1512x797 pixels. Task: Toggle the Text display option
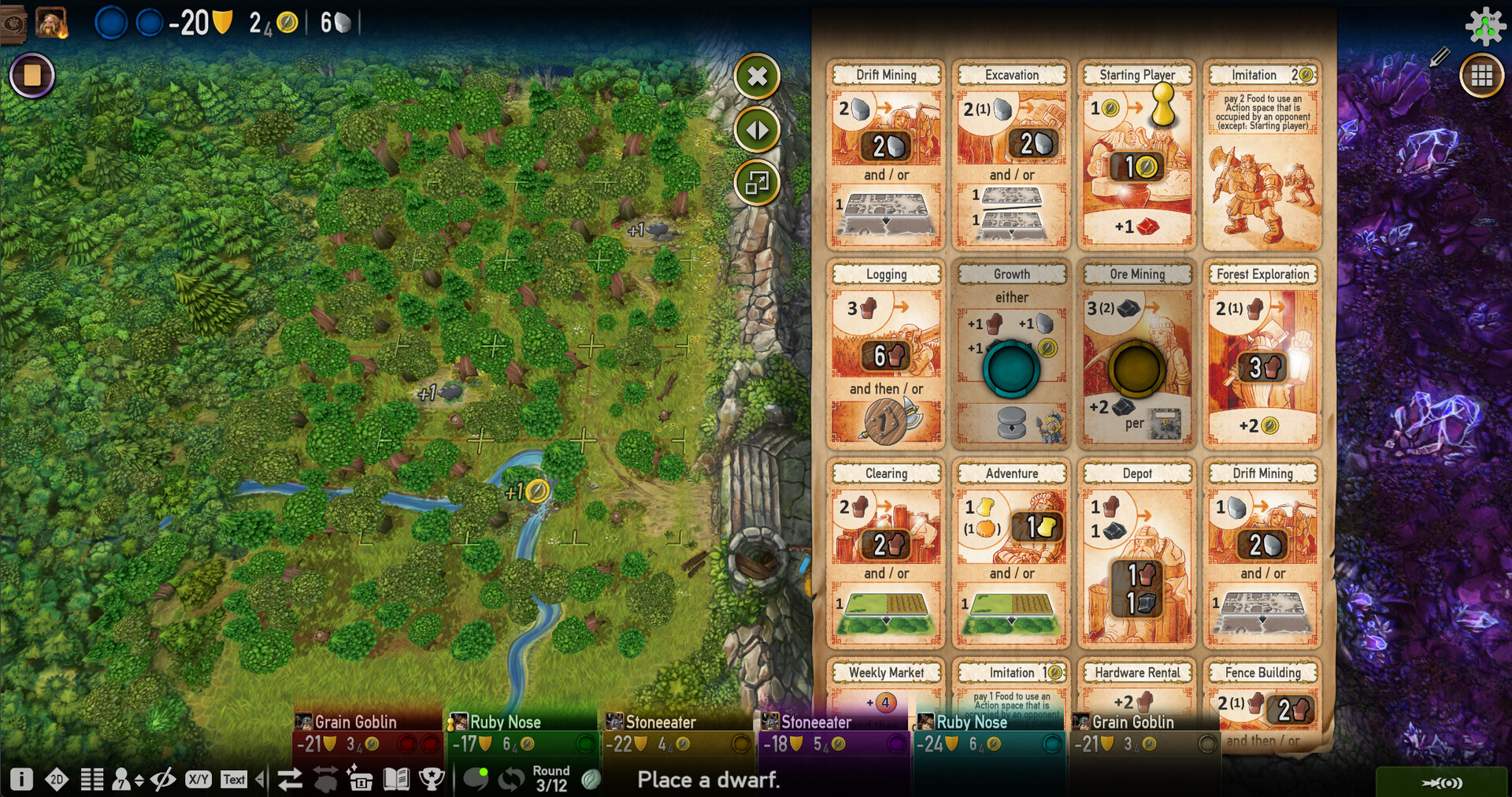[234, 779]
